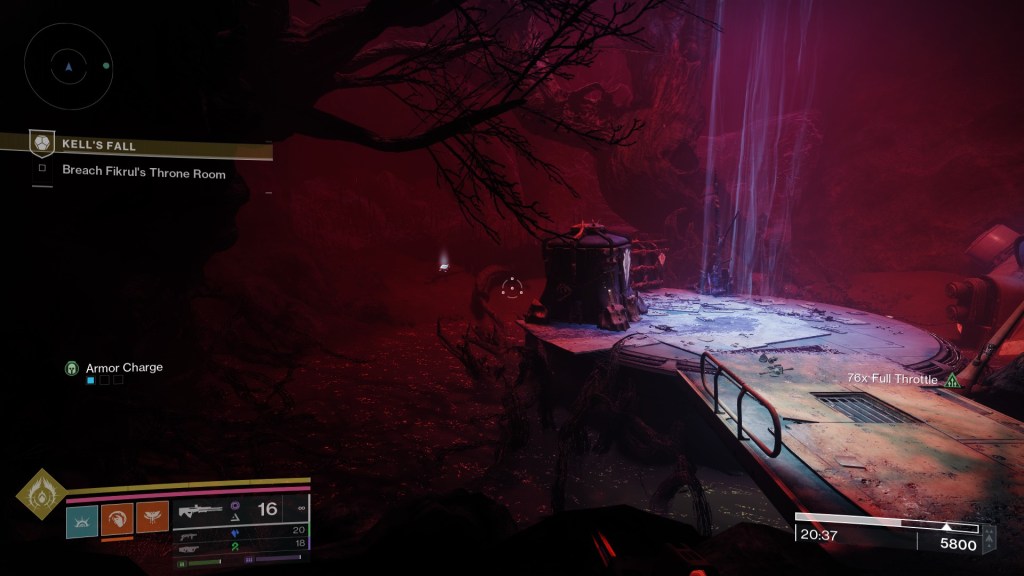Select the green marker dot on the radar
The image size is (1024, 576).
pyautogui.click(x=106, y=66)
